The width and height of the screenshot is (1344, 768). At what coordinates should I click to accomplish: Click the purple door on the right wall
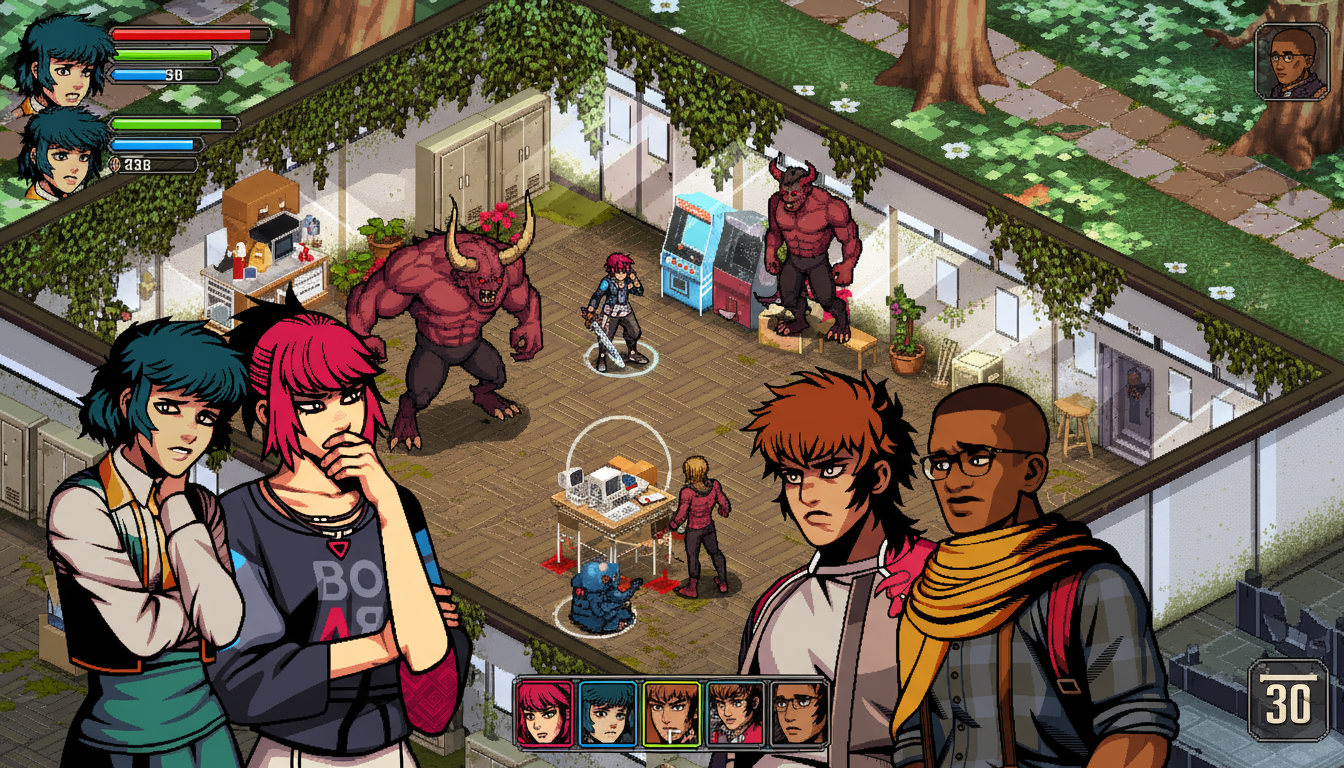(x=1135, y=390)
